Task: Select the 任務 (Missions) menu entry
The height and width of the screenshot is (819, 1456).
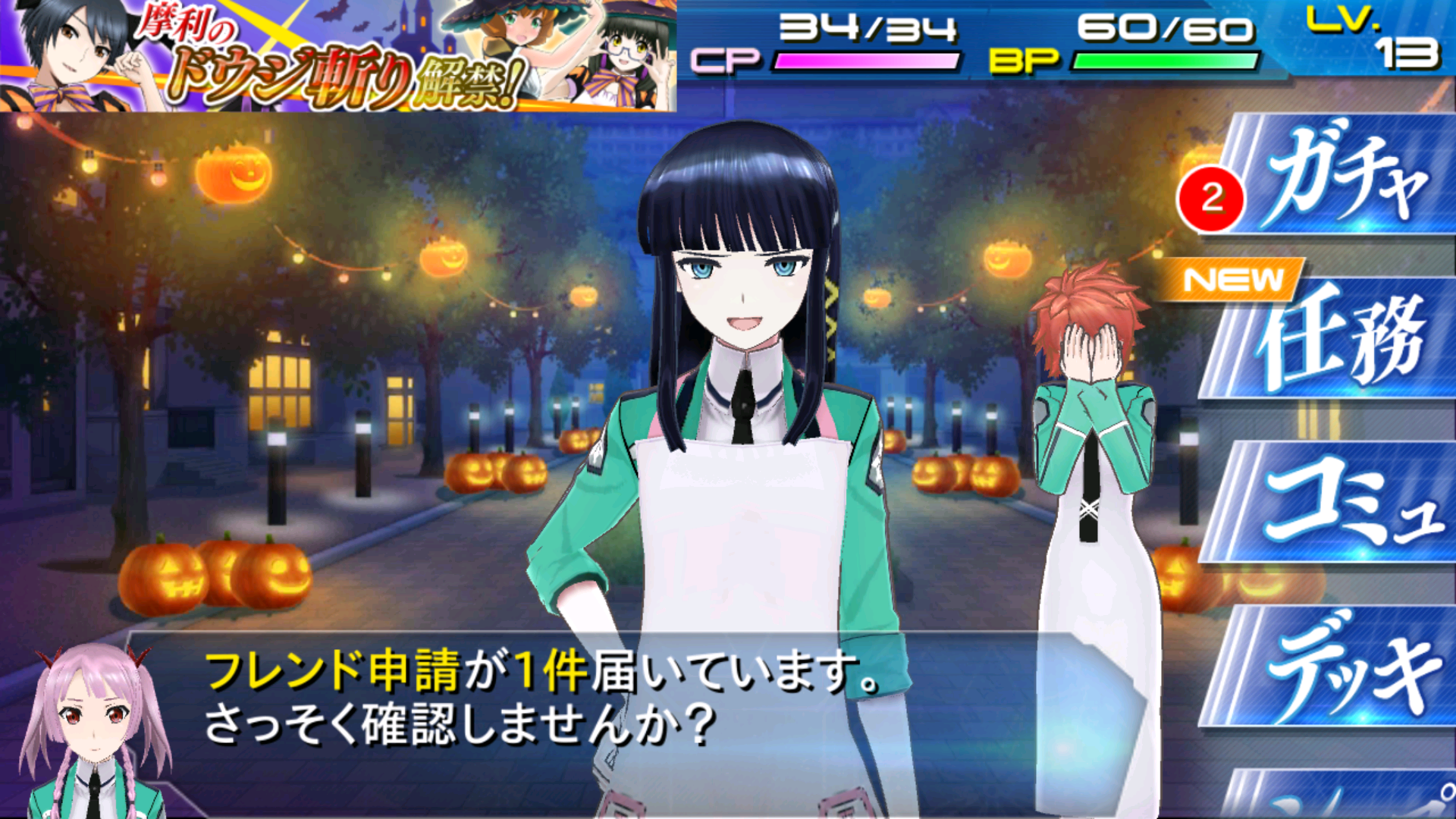Action: 1357,349
